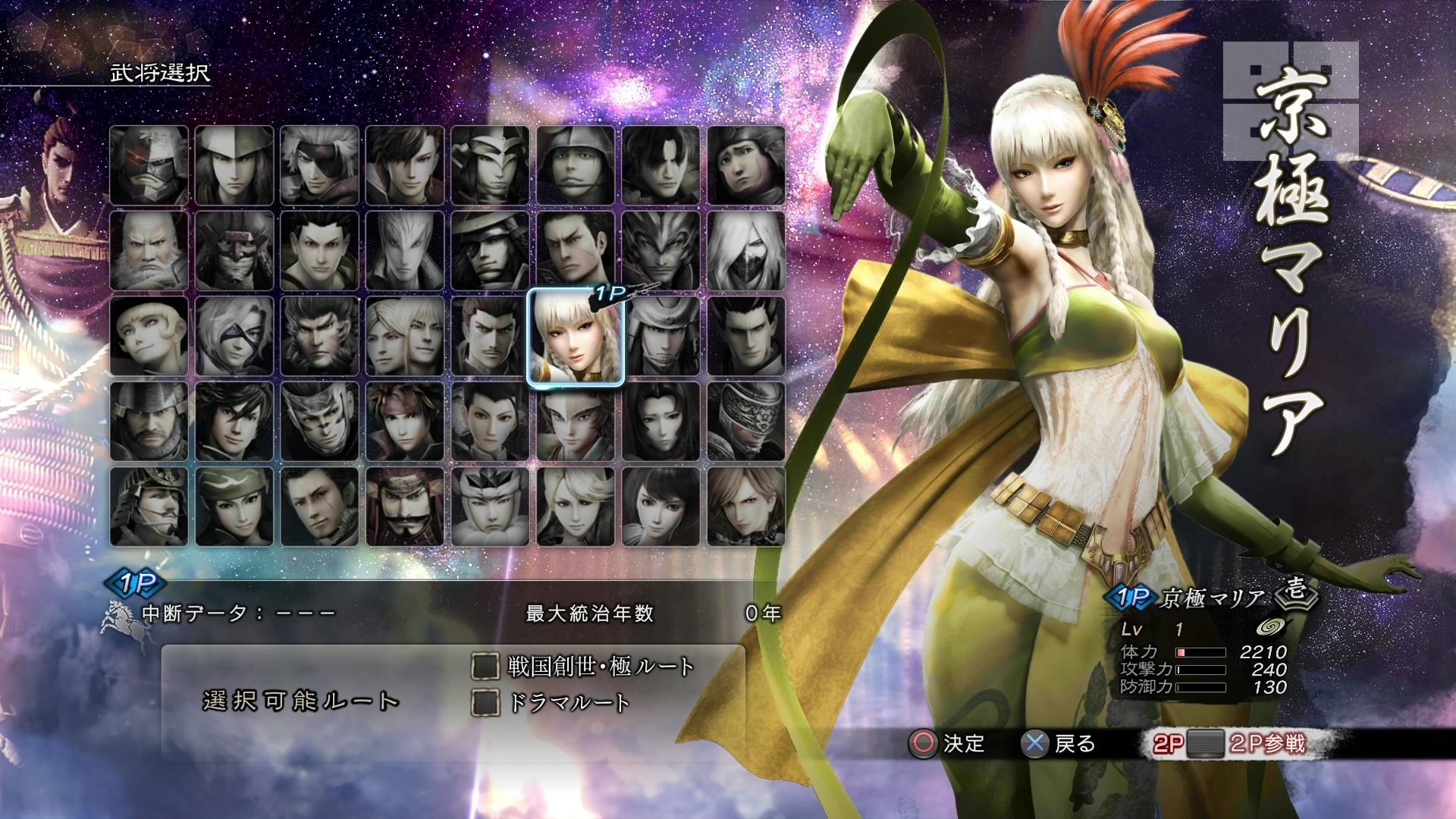This screenshot has height=819, width=1456.
Task: Toggle the ドラマルート checkbox
Action: click(485, 702)
